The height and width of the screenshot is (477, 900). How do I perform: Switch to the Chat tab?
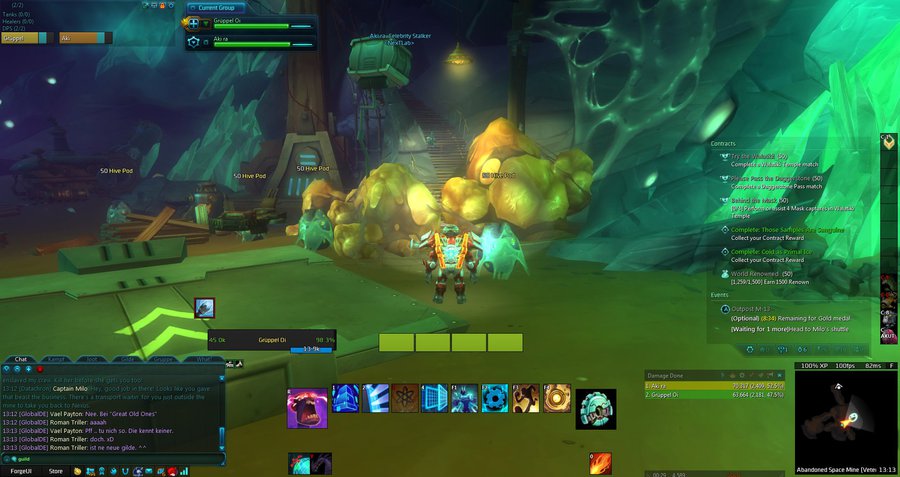21,358
